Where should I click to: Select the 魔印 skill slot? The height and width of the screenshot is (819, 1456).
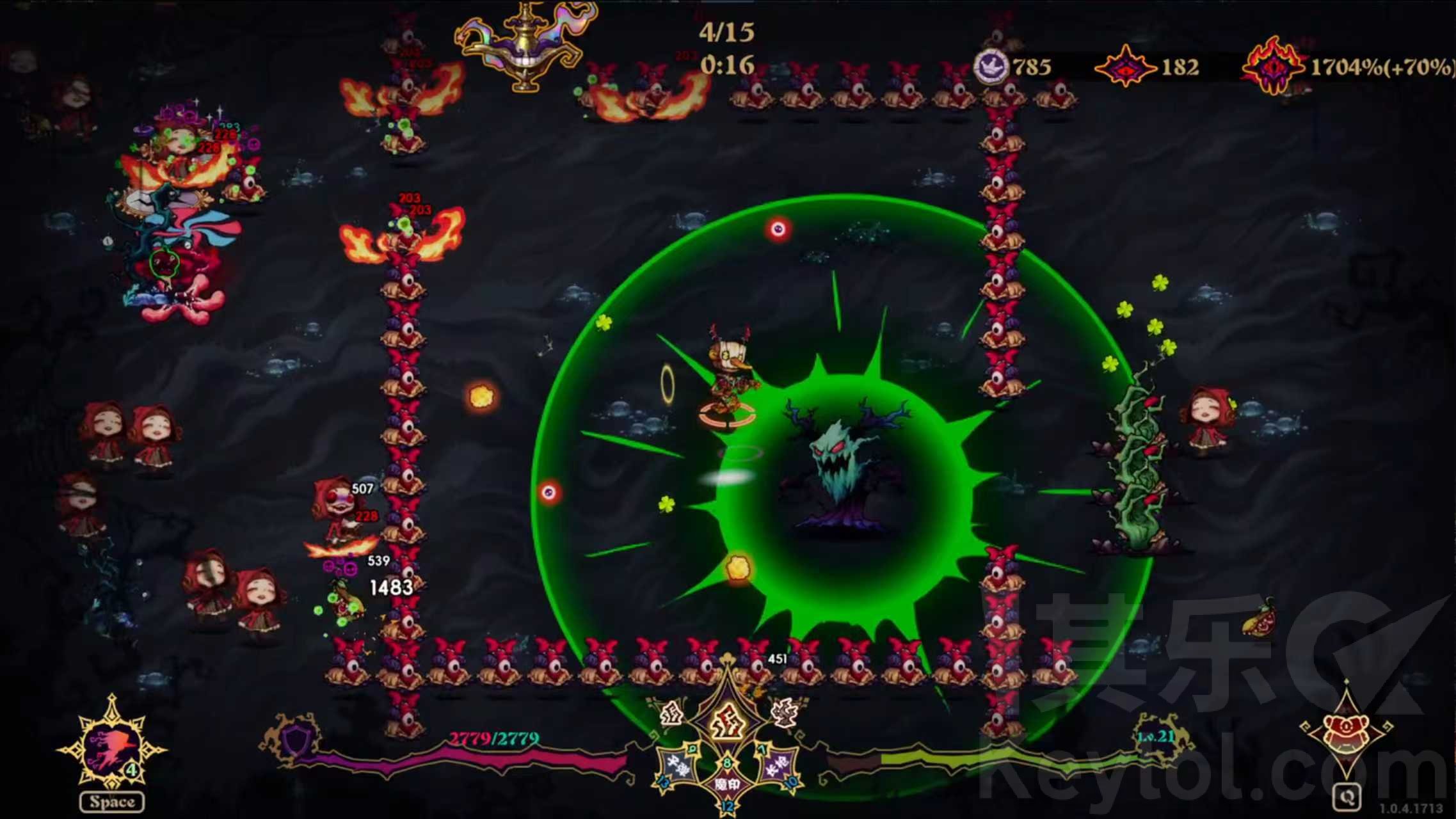click(727, 784)
